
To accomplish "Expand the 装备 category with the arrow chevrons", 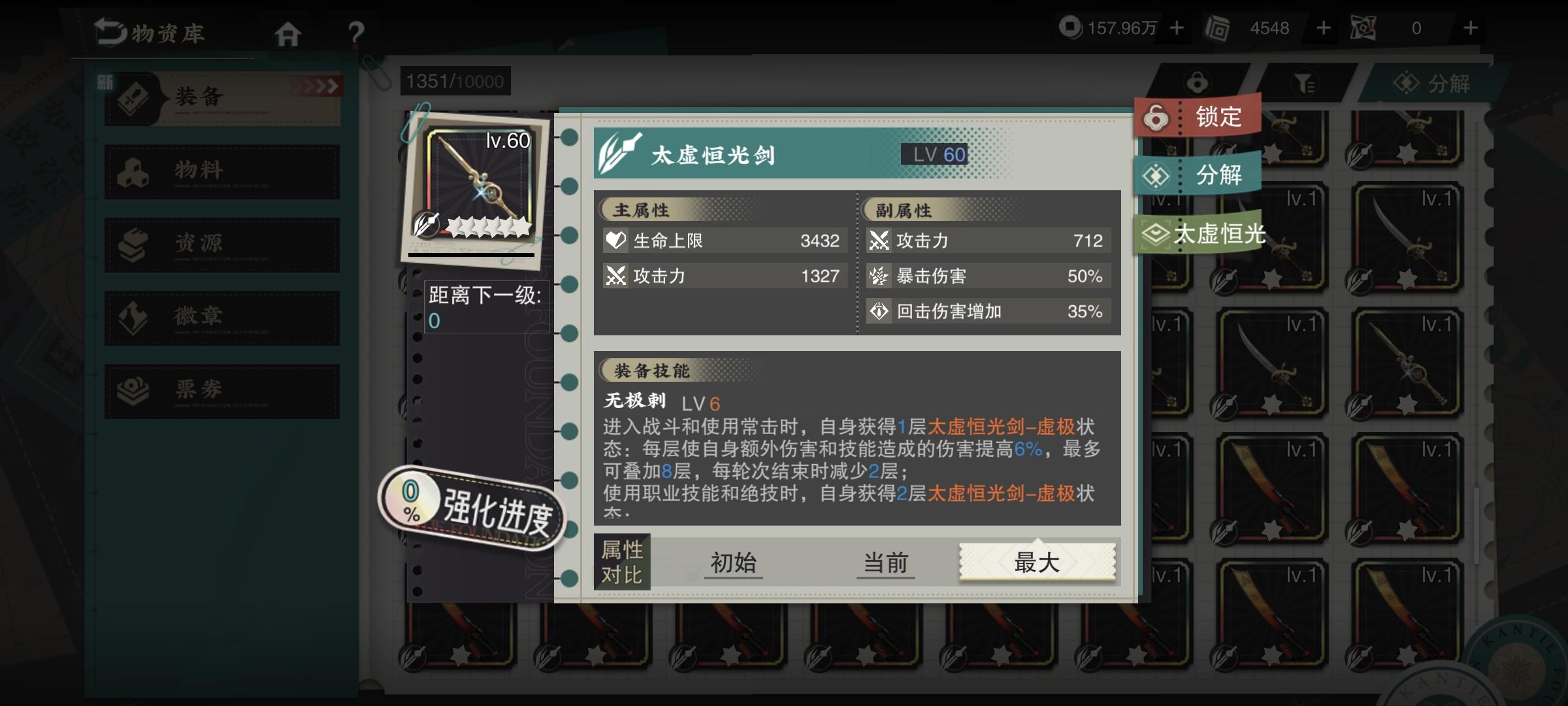I will tap(319, 85).
